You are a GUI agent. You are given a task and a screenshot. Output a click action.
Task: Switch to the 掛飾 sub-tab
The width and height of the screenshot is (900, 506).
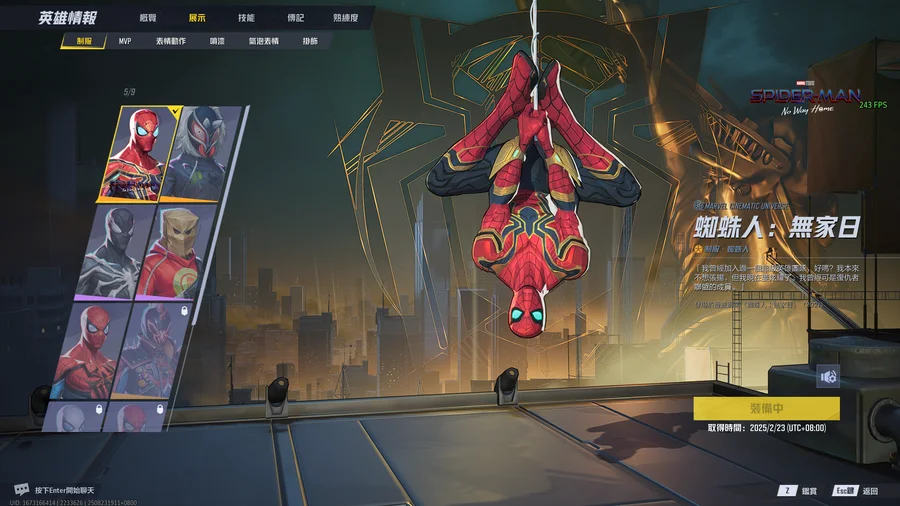point(310,41)
